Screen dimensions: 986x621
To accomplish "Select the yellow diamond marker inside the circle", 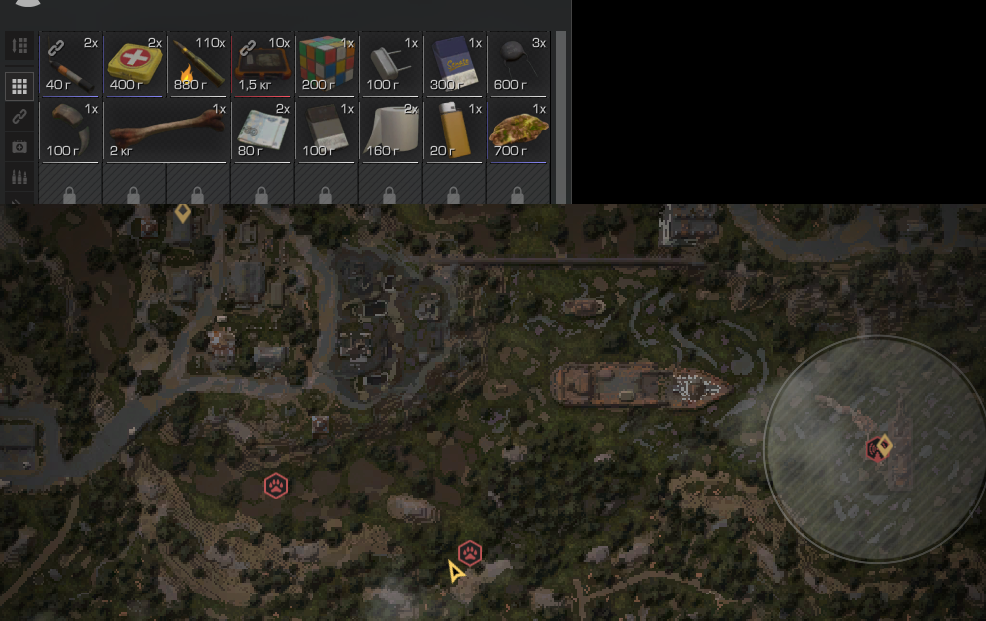I will click(884, 445).
